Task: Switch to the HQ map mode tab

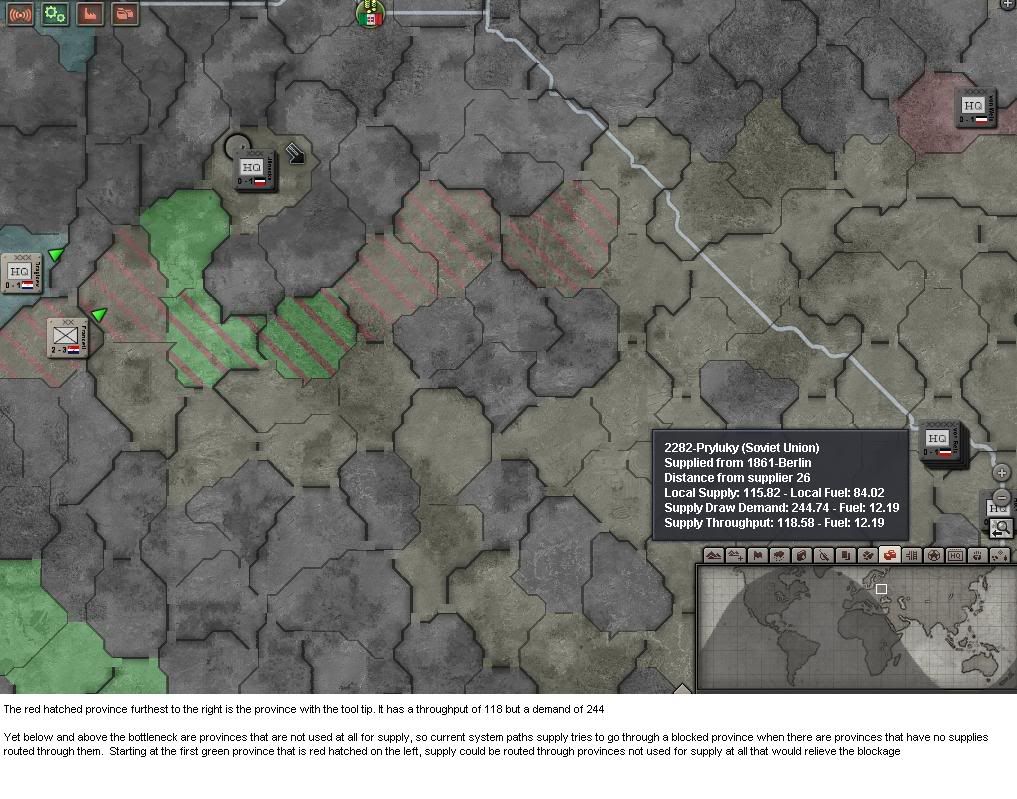Action: 955,556
